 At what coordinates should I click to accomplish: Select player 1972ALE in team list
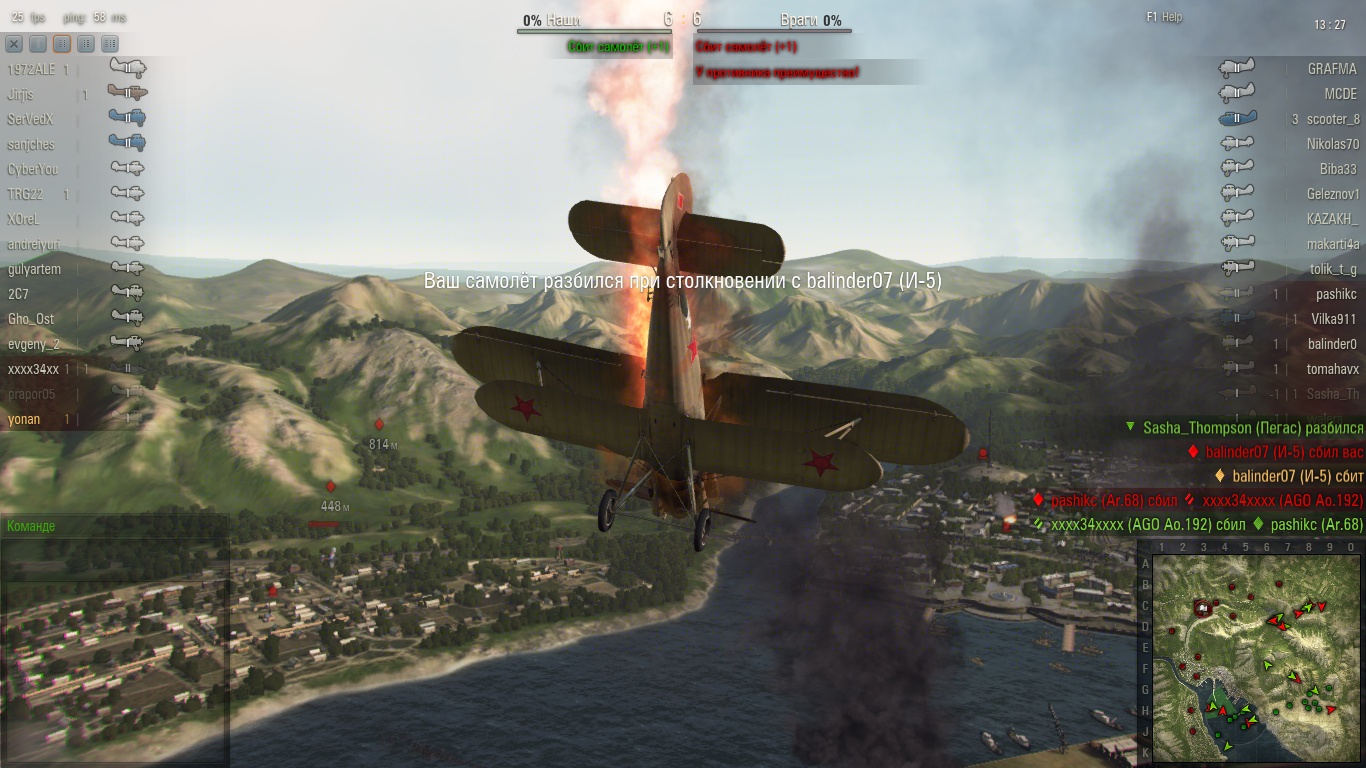pyautogui.click(x=32, y=70)
